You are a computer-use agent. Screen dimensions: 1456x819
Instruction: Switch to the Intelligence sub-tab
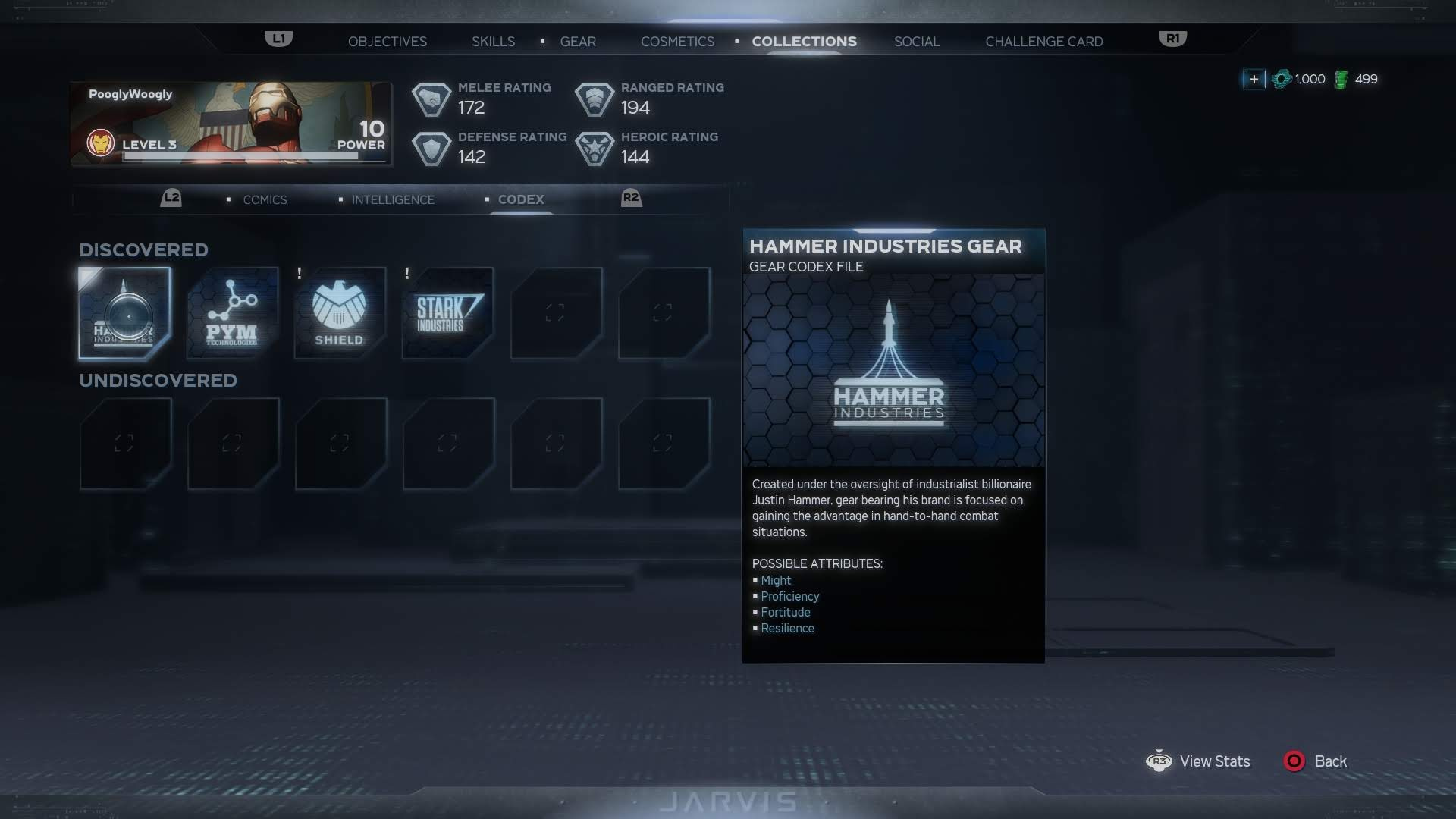coord(393,199)
